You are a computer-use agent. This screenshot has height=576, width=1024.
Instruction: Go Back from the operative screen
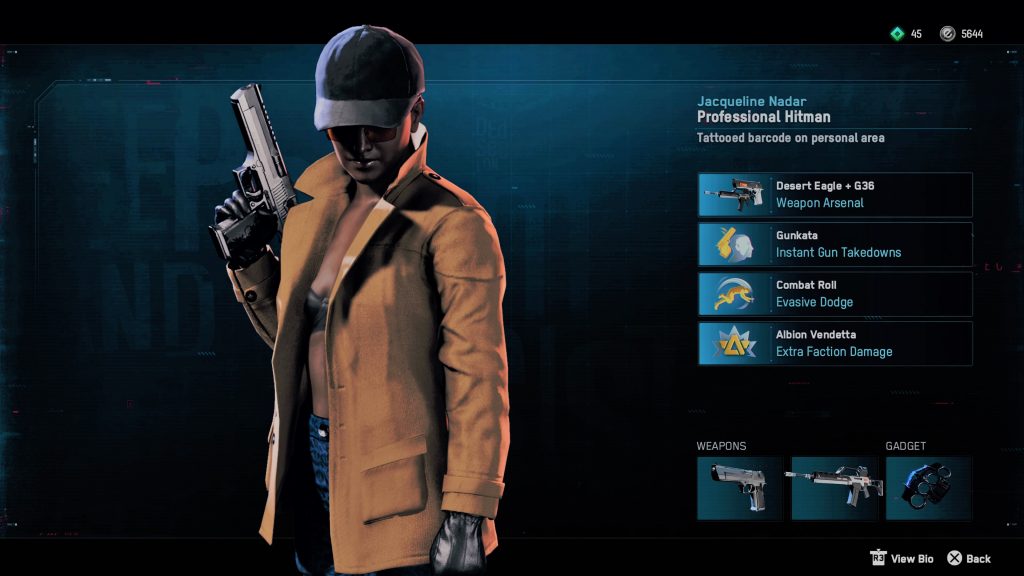[x=968, y=558]
